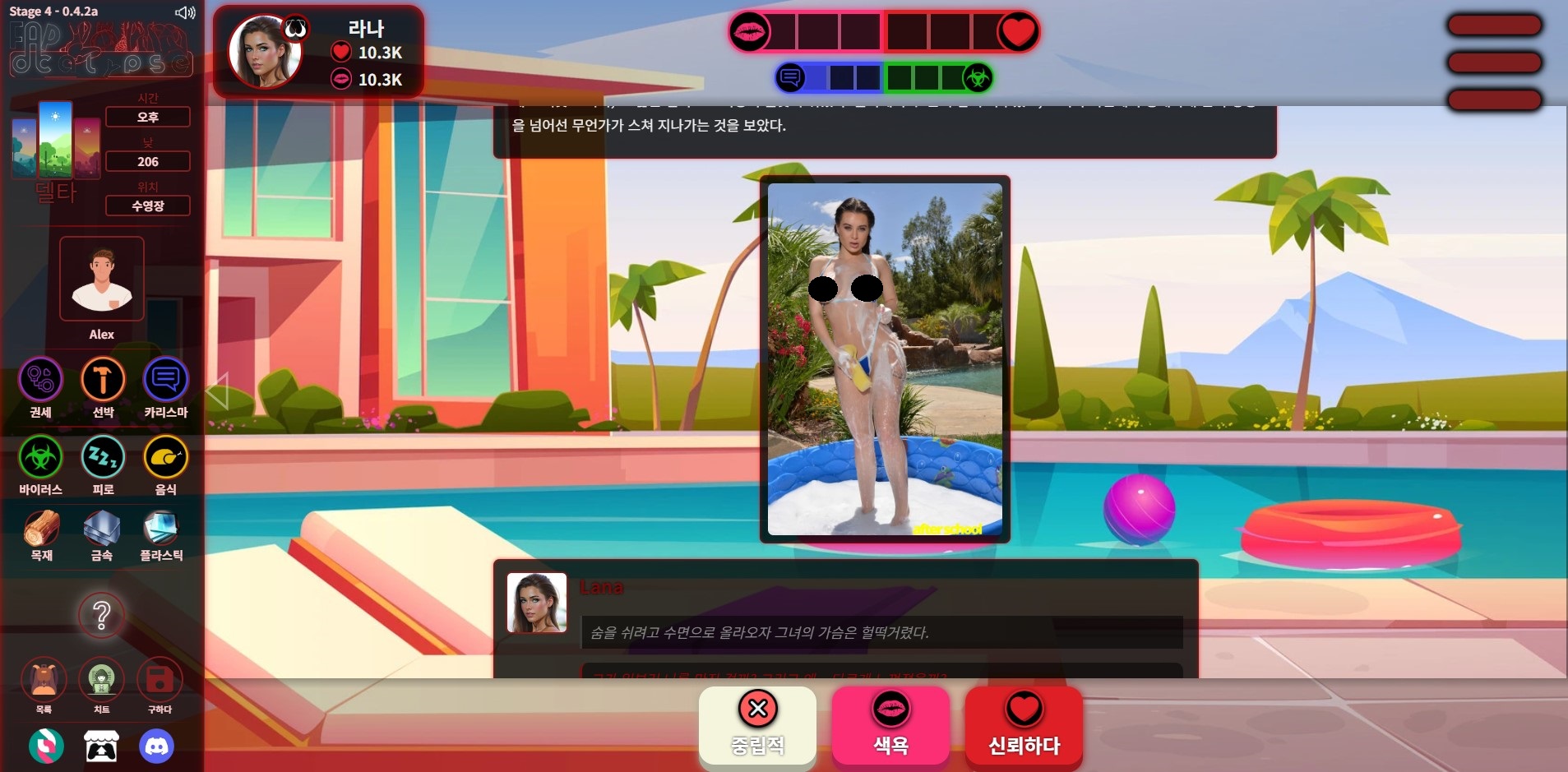Screen dimensions: 1568x772
Task: Click the 음식 food icon
Action: (x=165, y=457)
